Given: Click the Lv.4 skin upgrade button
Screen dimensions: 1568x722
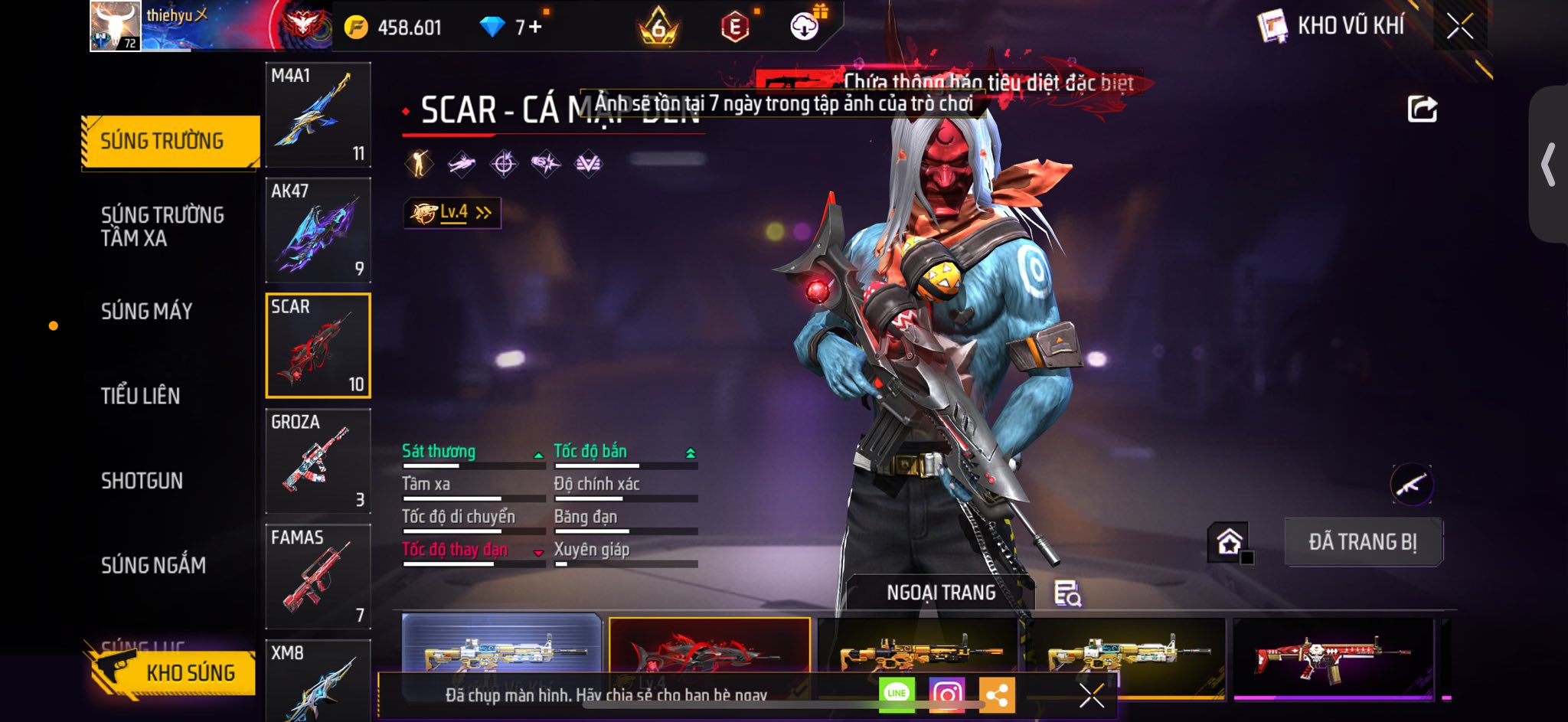Looking at the screenshot, I should tap(452, 213).
